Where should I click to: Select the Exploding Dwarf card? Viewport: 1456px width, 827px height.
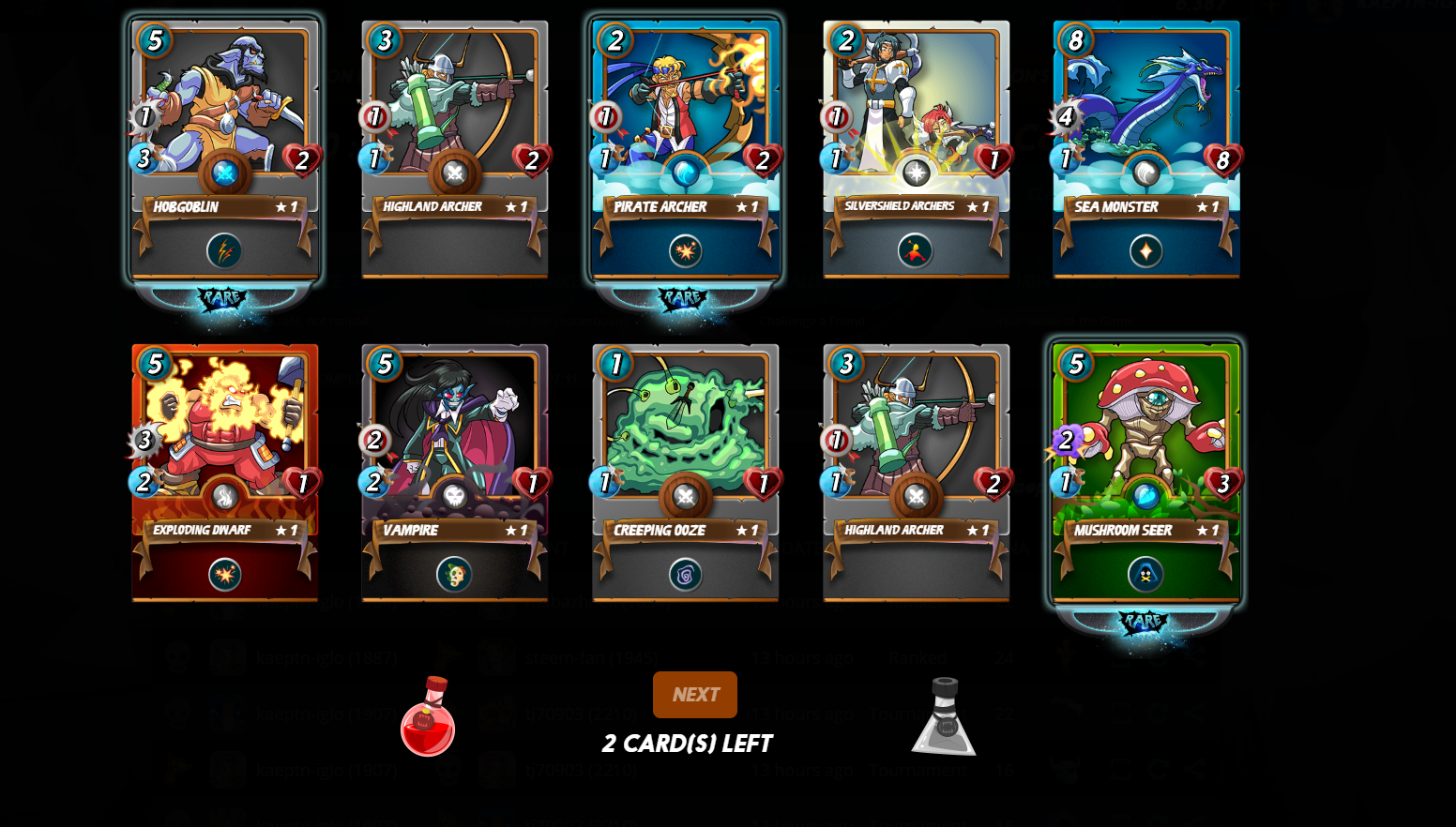point(224,474)
